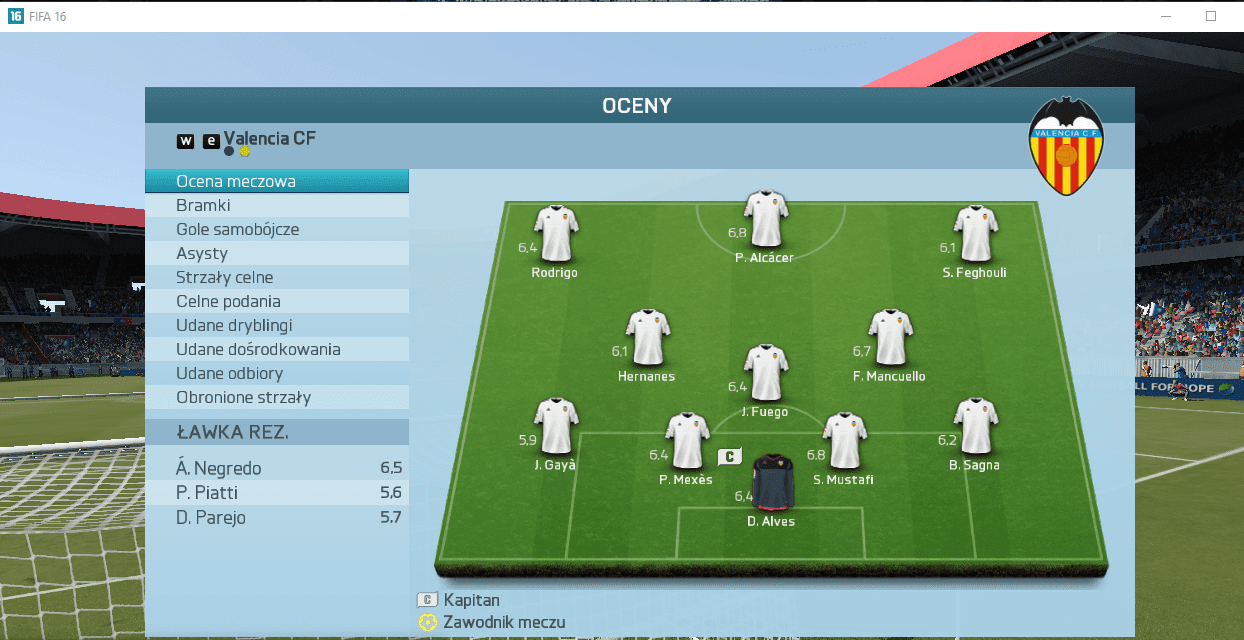Minimize the FIFA 16 window
Screen dimensions: 1244x640
(x=1166, y=16)
